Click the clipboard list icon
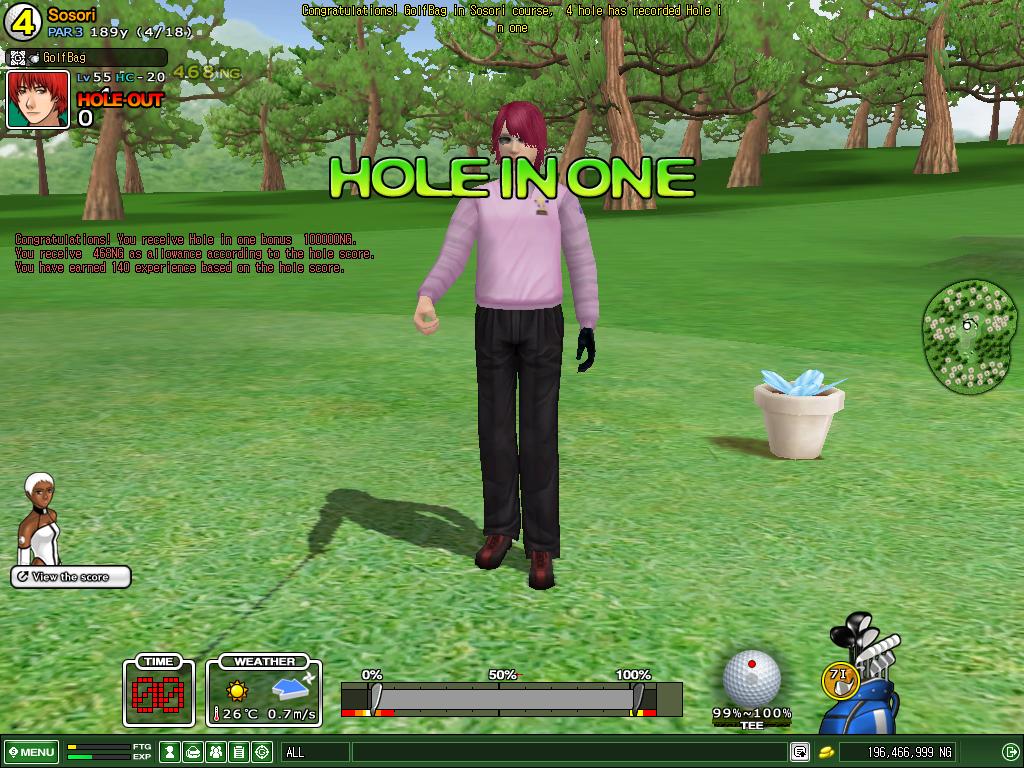1024x768 pixels. pyautogui.click(x=239, y=752)
